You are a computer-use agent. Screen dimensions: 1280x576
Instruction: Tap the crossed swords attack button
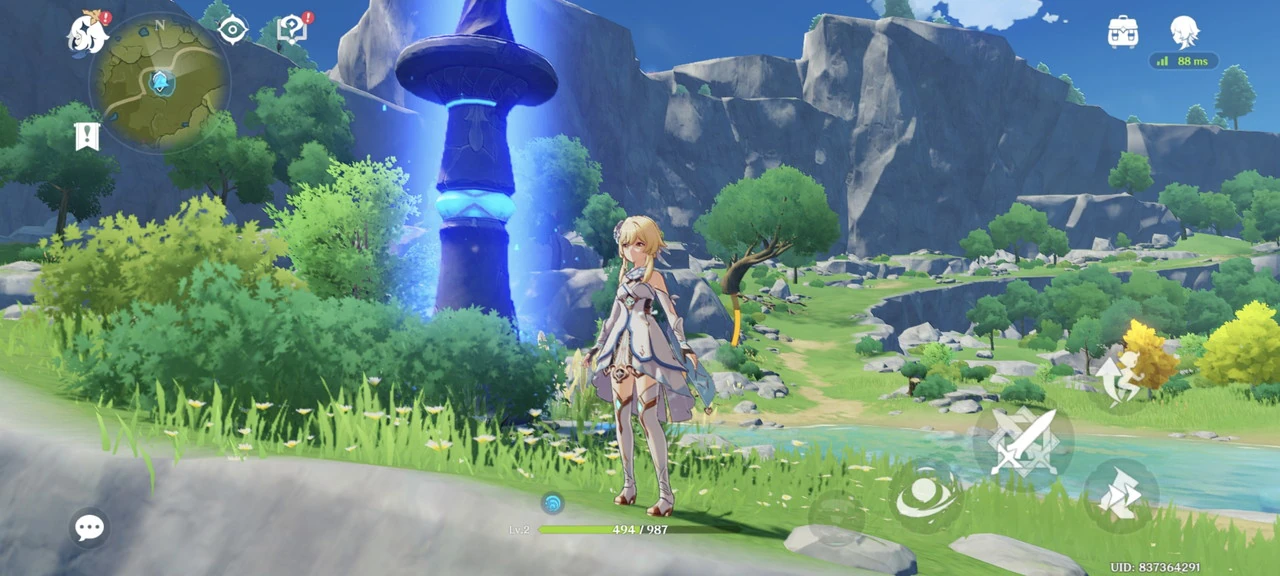1023,441
